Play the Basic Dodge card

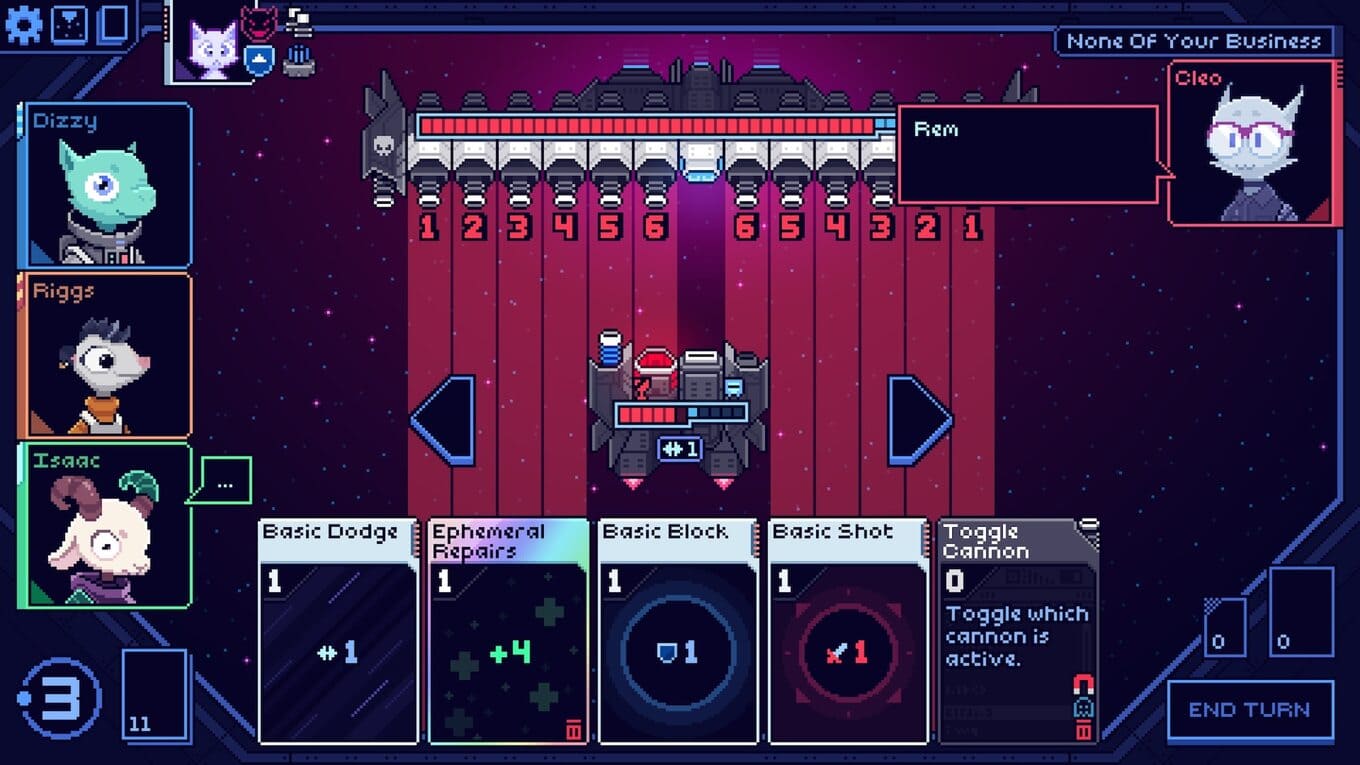tap(338, 632)
